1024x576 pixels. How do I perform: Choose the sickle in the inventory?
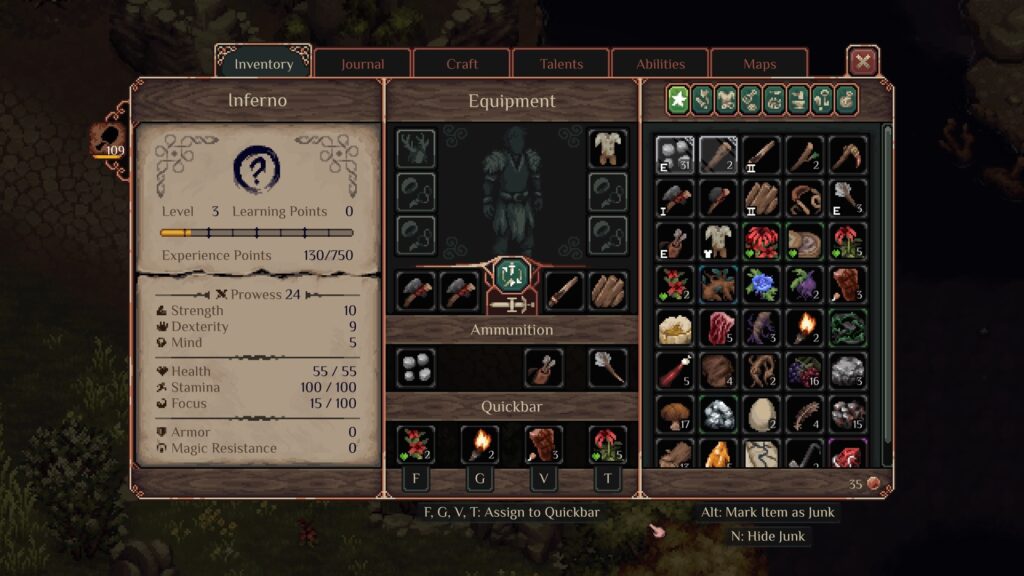coord(848,155)
